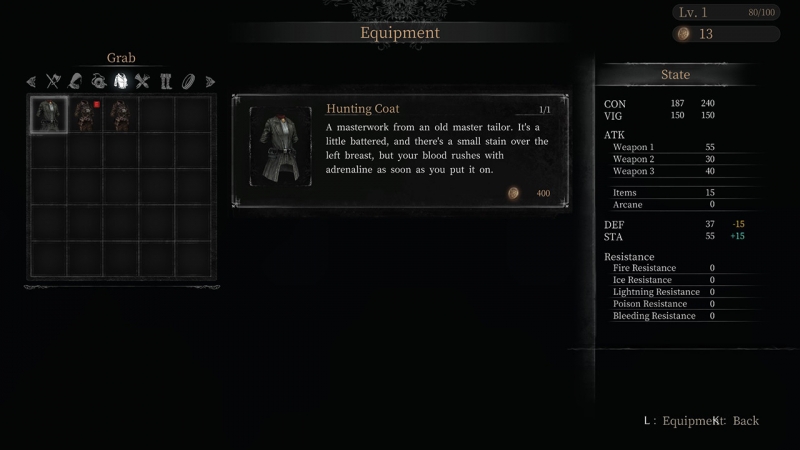Viewport: 800px width, 450px height.
Task: Select the Hunting Coat inventory slot
Action: coord(49,114)
